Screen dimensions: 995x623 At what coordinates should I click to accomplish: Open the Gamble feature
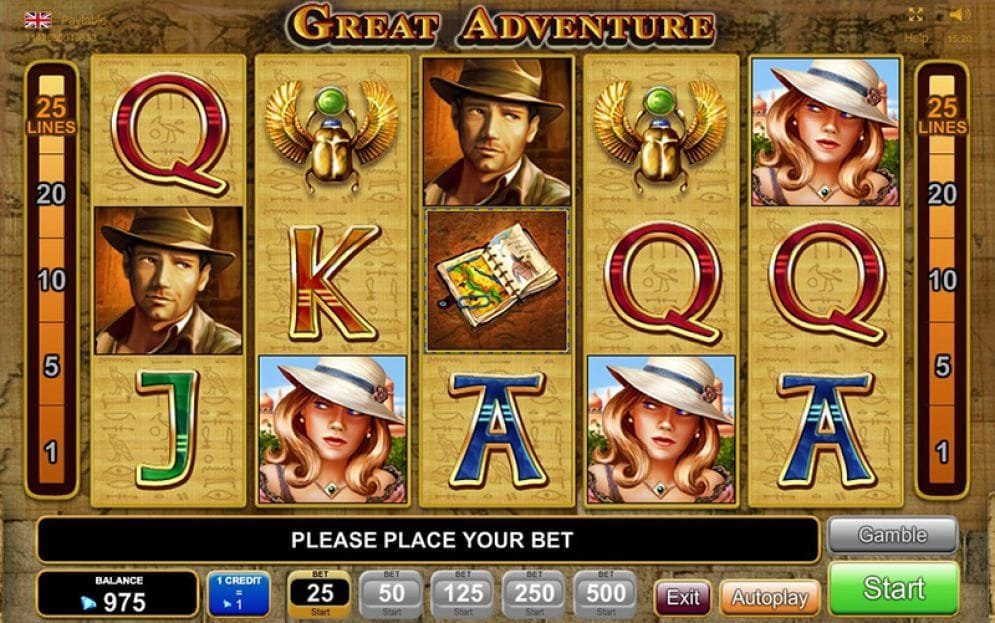[x=892, y=536]
